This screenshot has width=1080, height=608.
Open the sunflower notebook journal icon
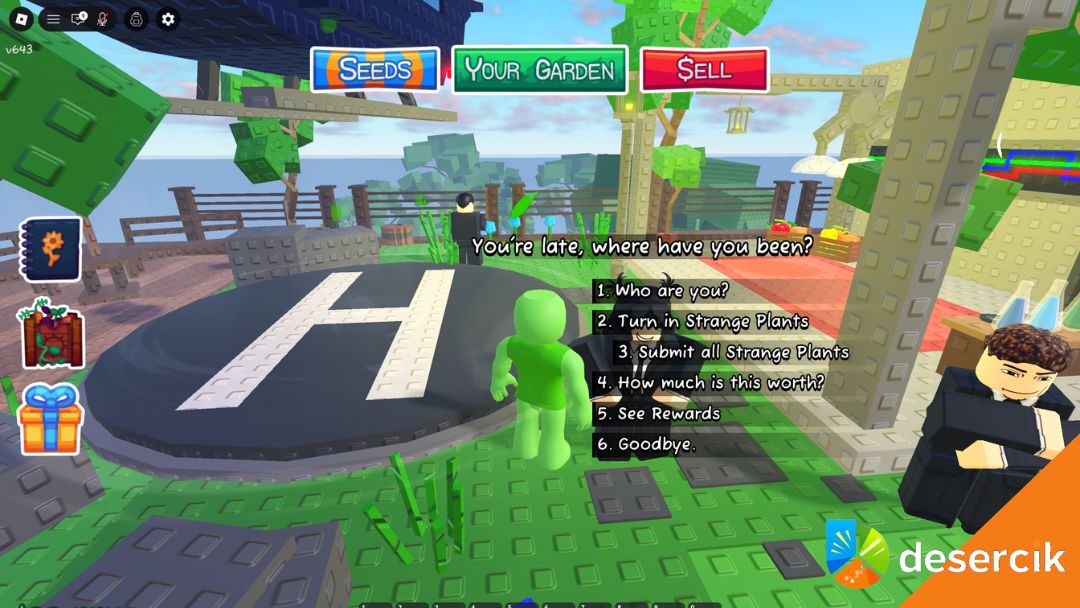point(50,250)
